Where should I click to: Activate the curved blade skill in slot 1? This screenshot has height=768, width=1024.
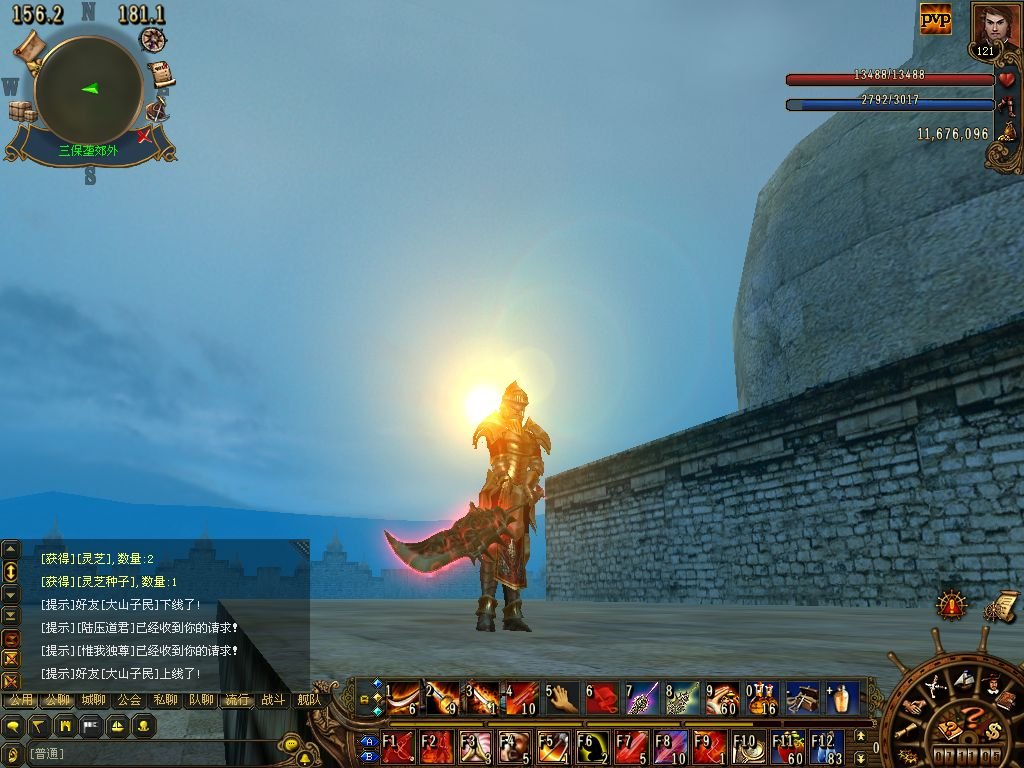(403, 698)
